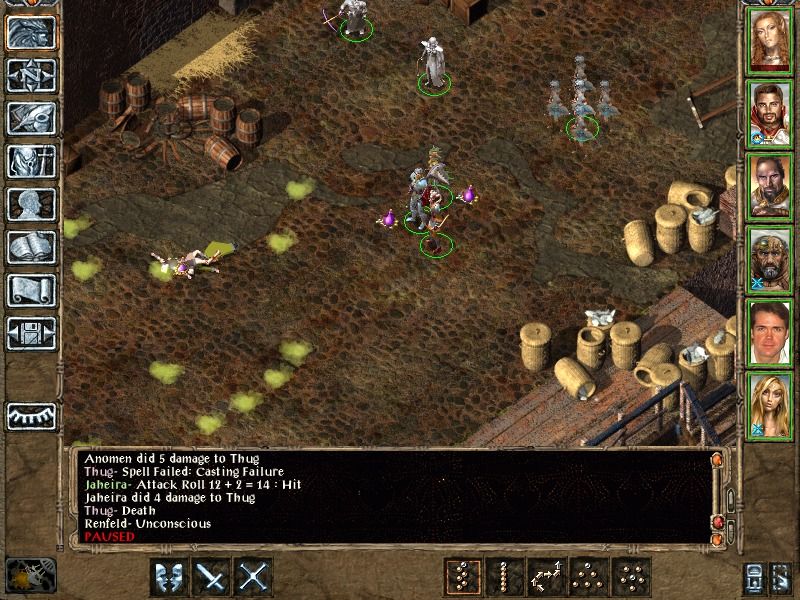
Task: Click the rest party eyelid button
Action: coord(32,414)
